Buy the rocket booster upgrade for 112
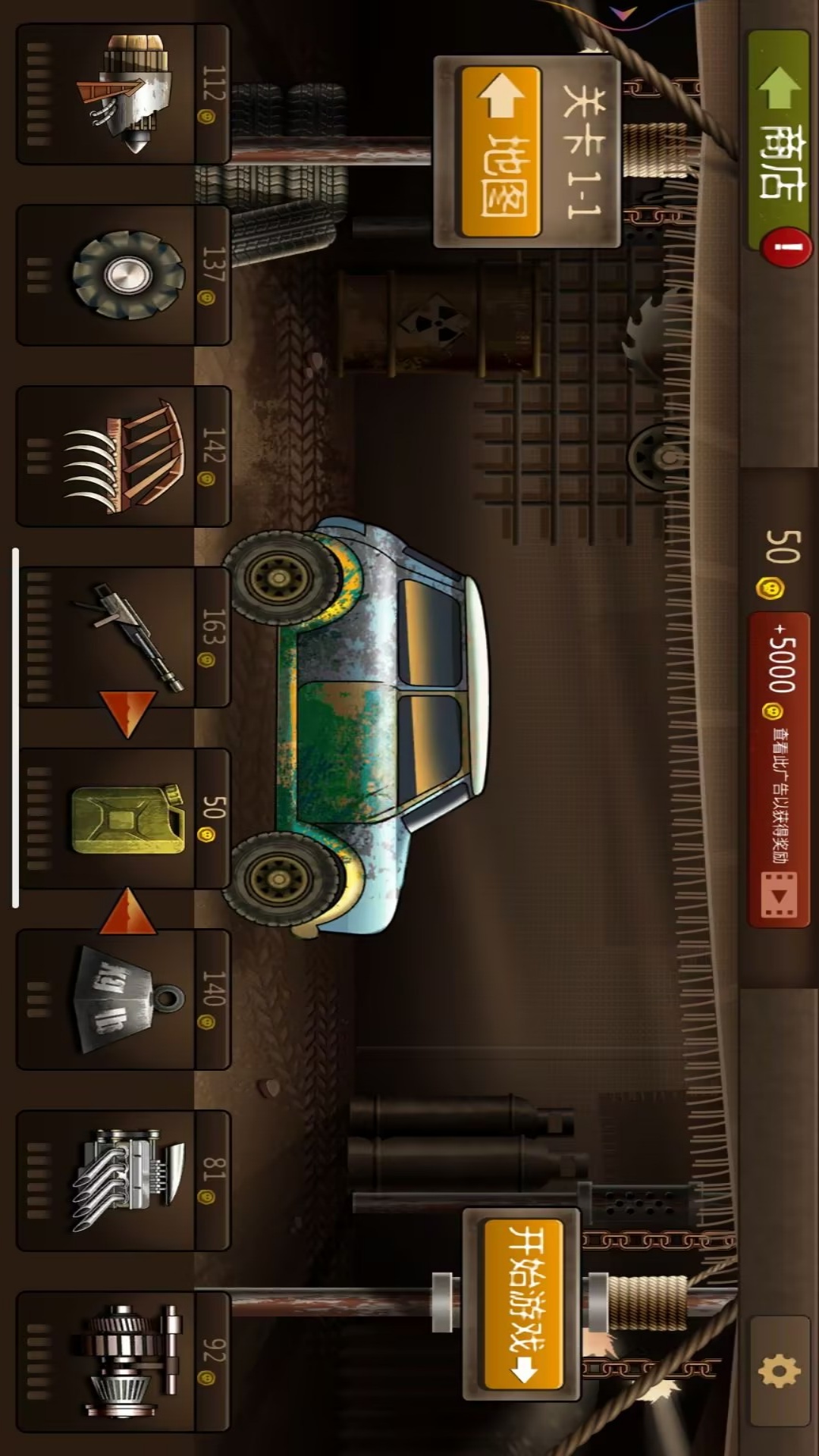This screenshot has width=819, height=1456. click(x=123, y=95)
